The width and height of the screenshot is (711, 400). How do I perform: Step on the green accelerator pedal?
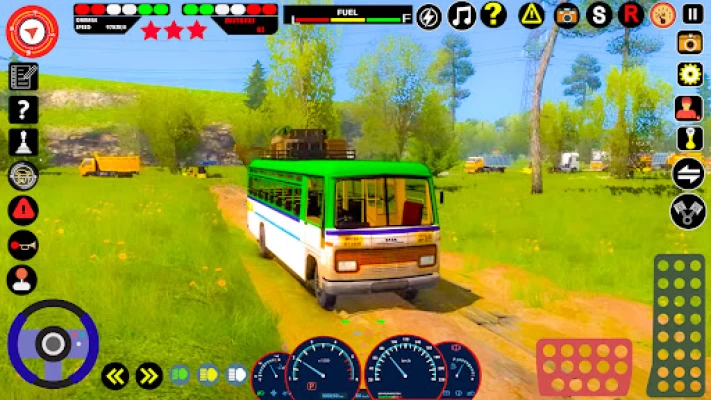coord(679,325)
